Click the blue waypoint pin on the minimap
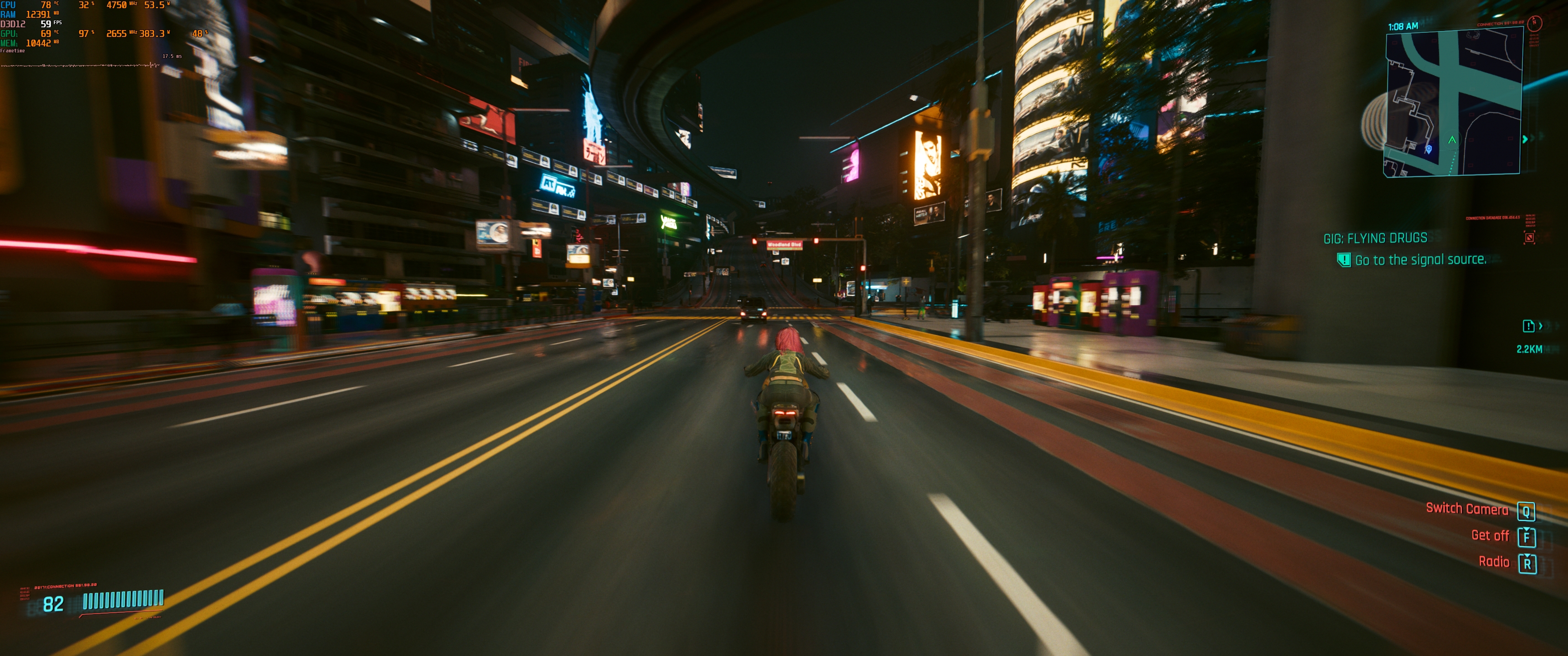 coord(1429,150)
